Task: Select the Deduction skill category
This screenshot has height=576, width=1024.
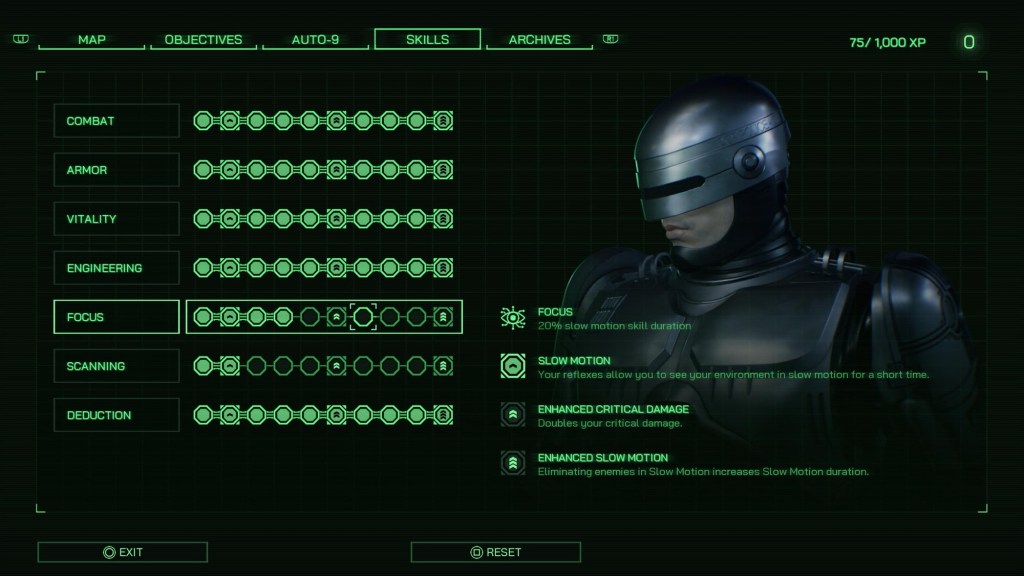Action: coord(116,415)
